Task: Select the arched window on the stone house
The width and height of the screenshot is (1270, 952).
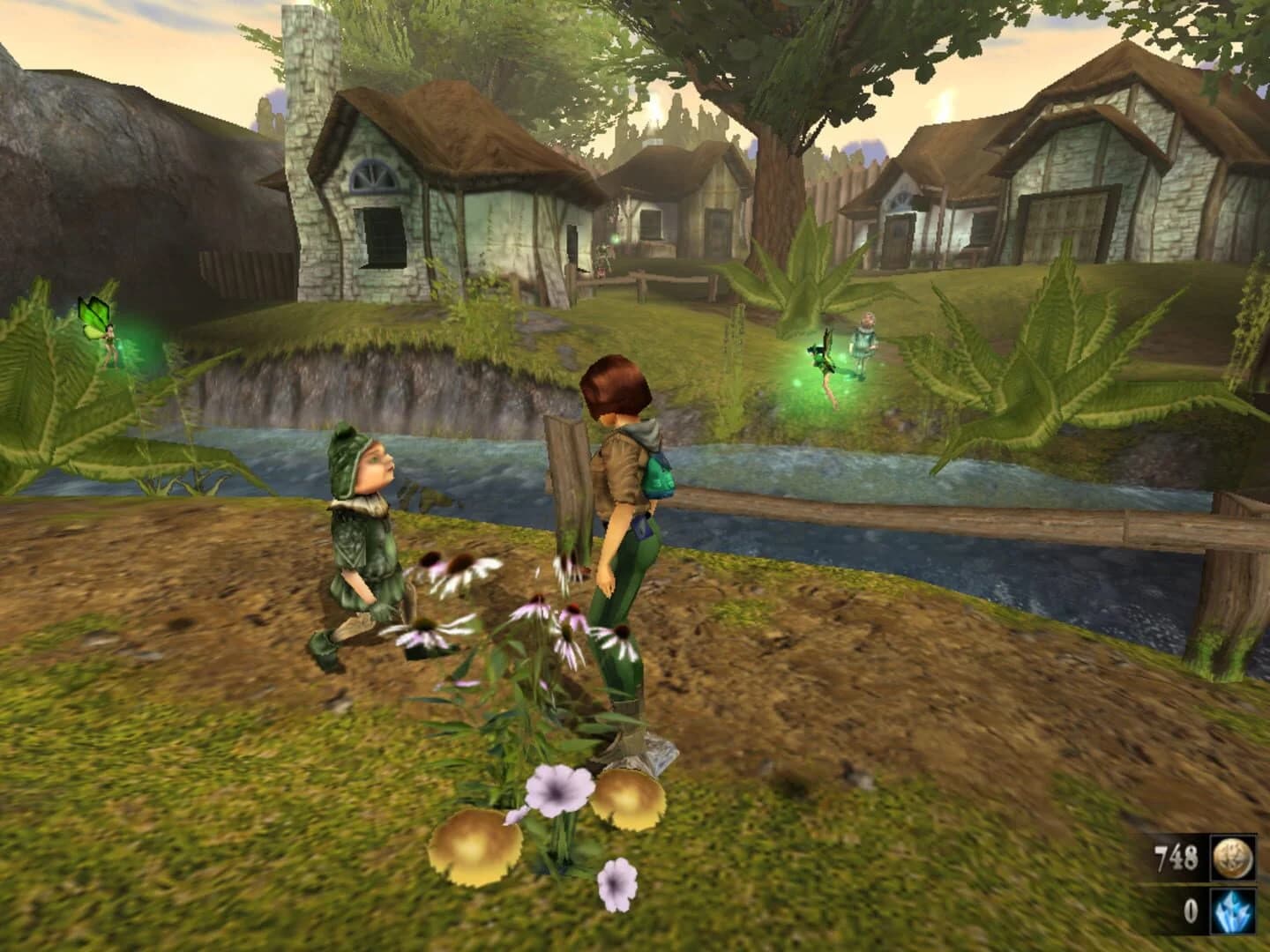Action: pyautogui.click(x=374, y=176)
